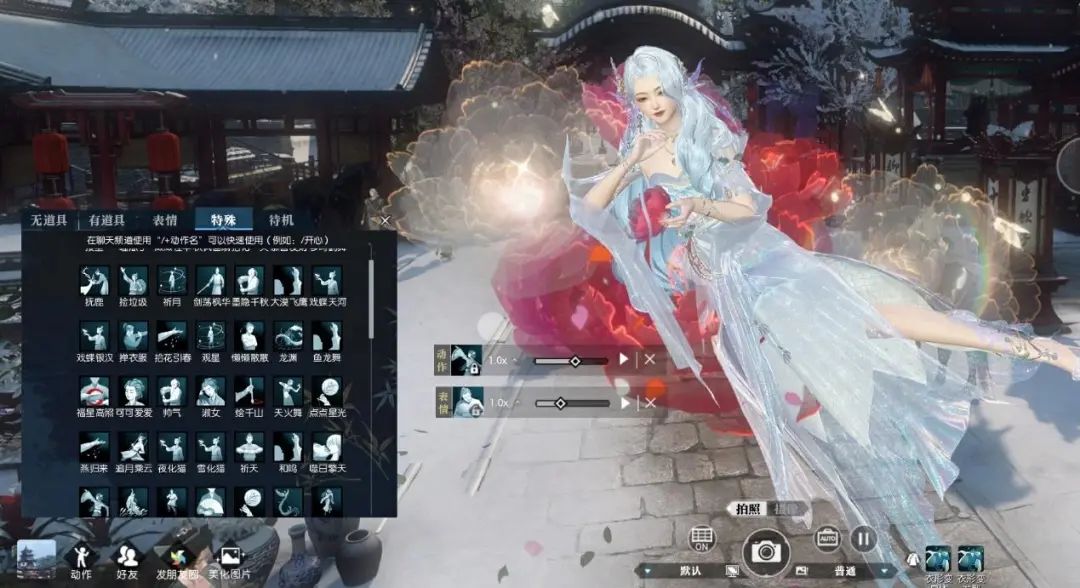Switch to the 待机 tab
Screen dimensions: 1080x588
(x=281, y=221)
